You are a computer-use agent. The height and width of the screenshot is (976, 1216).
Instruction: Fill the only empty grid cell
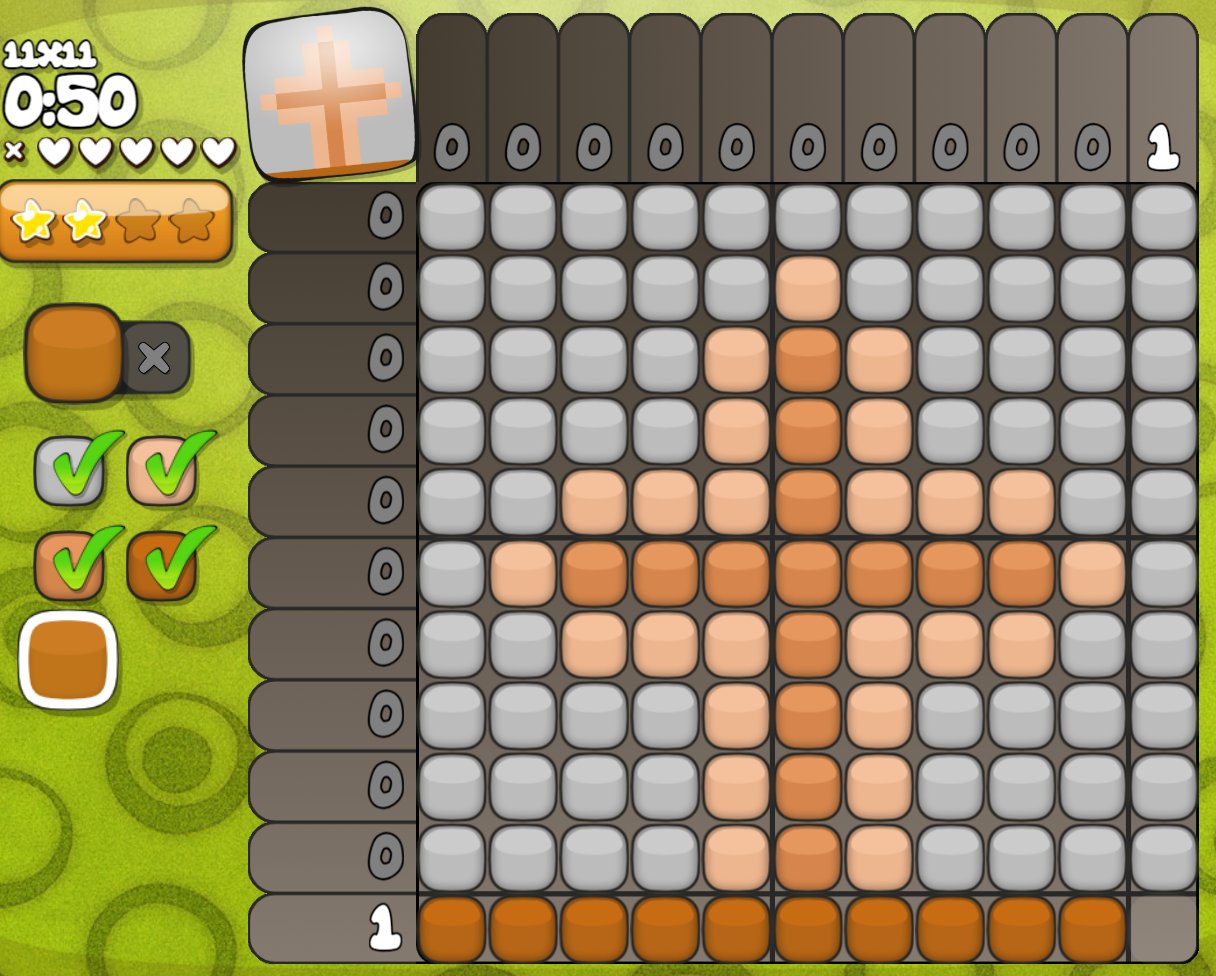1163,929
